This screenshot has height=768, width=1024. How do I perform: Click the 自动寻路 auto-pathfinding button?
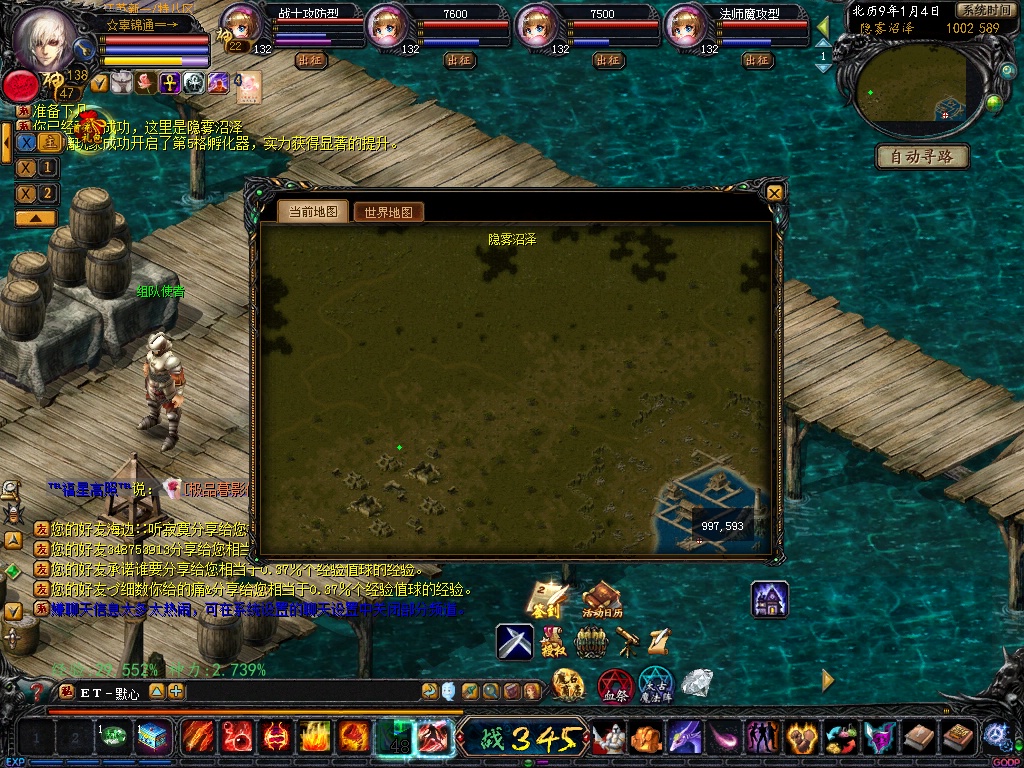pyautogui.click(x=922, y=156)
